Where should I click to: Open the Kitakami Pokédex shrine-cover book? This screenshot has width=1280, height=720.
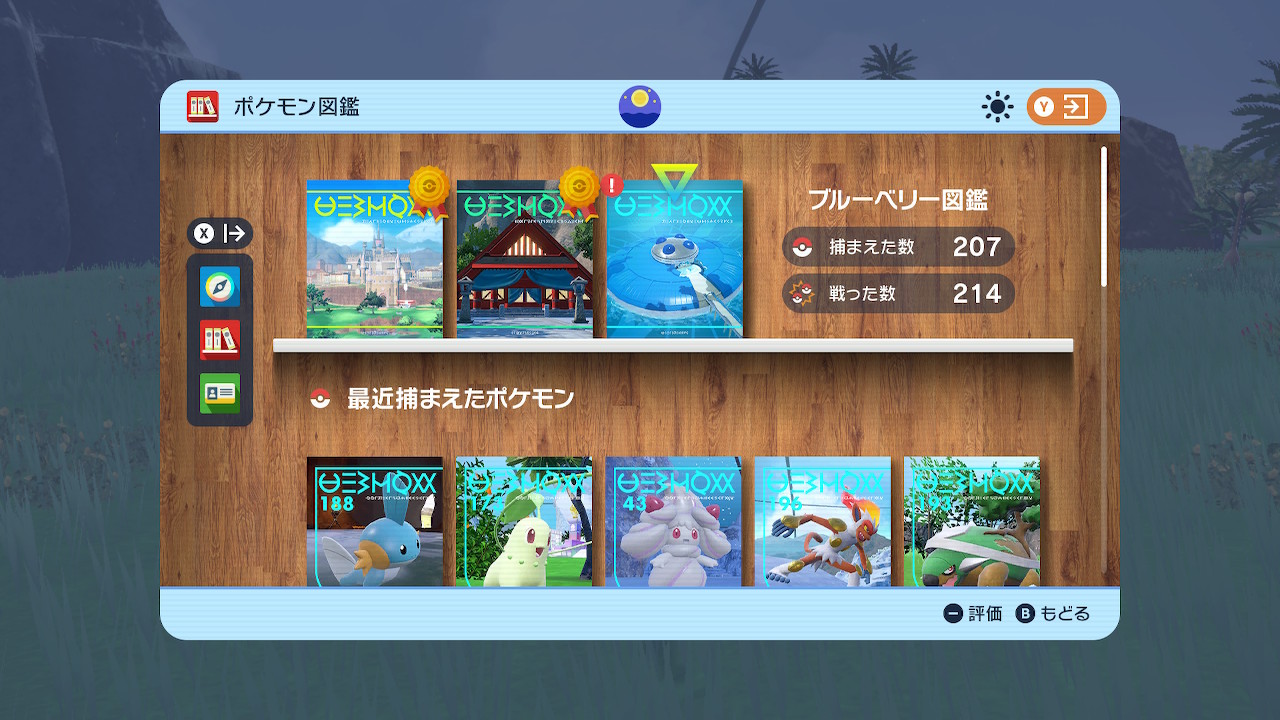tap(524, 260)
